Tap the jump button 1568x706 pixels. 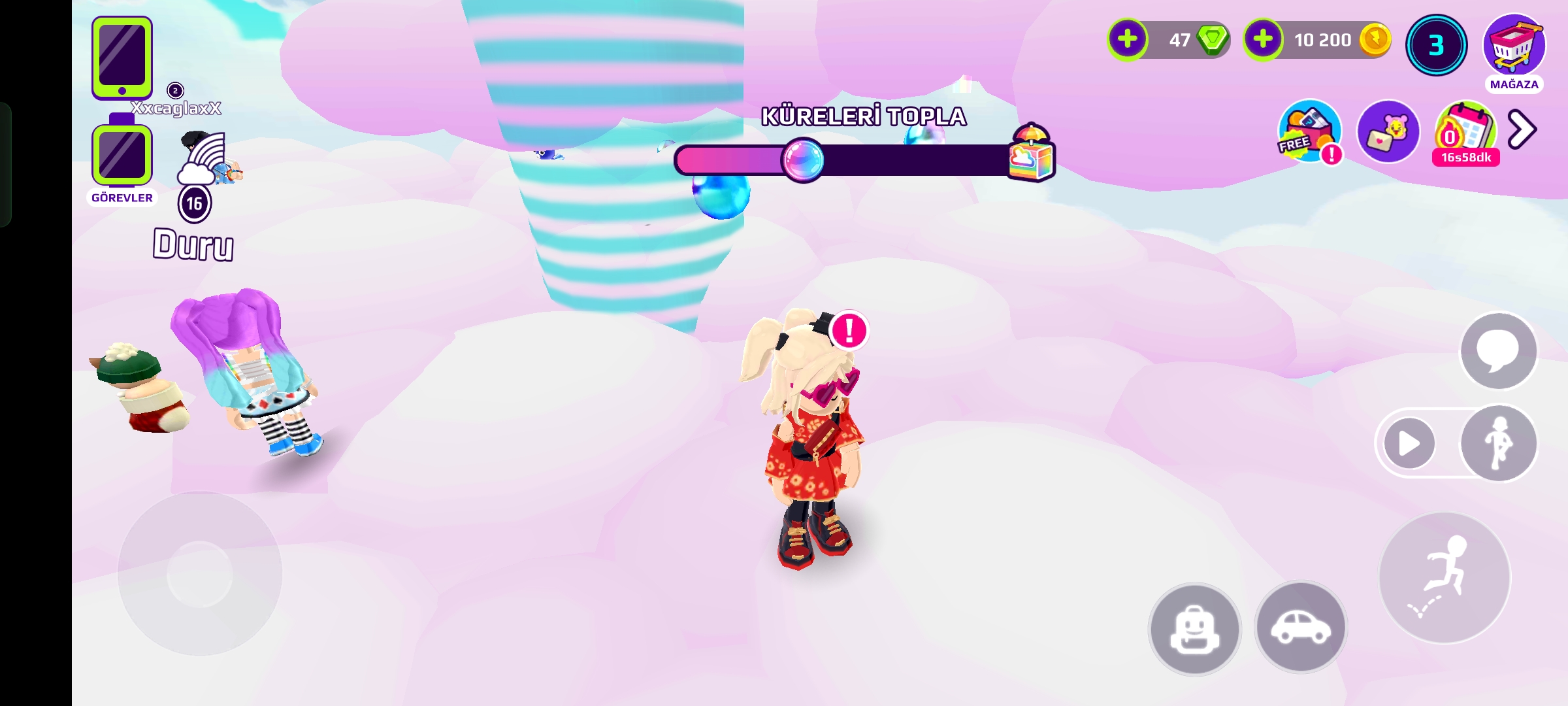click(x=1445, y=578)
